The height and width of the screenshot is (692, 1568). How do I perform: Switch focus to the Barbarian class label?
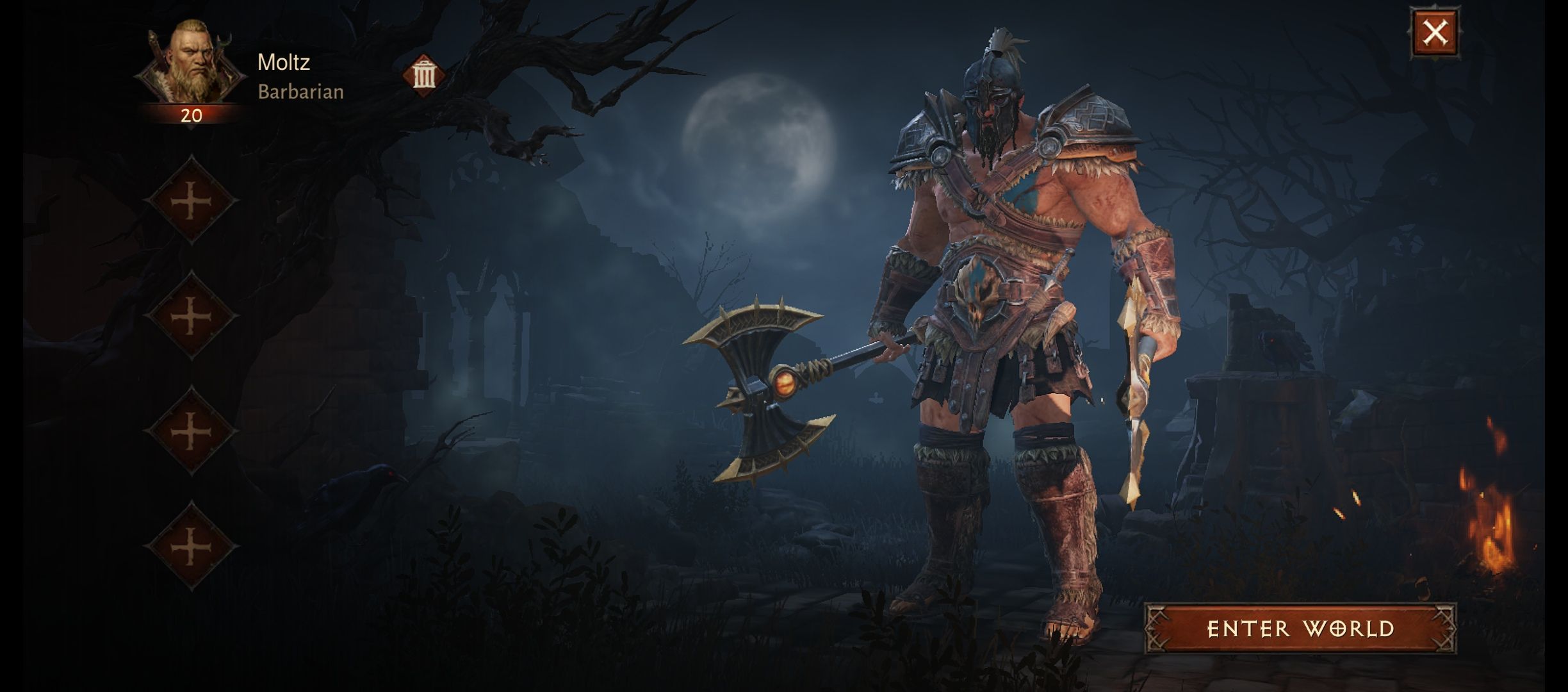[301, 92]
